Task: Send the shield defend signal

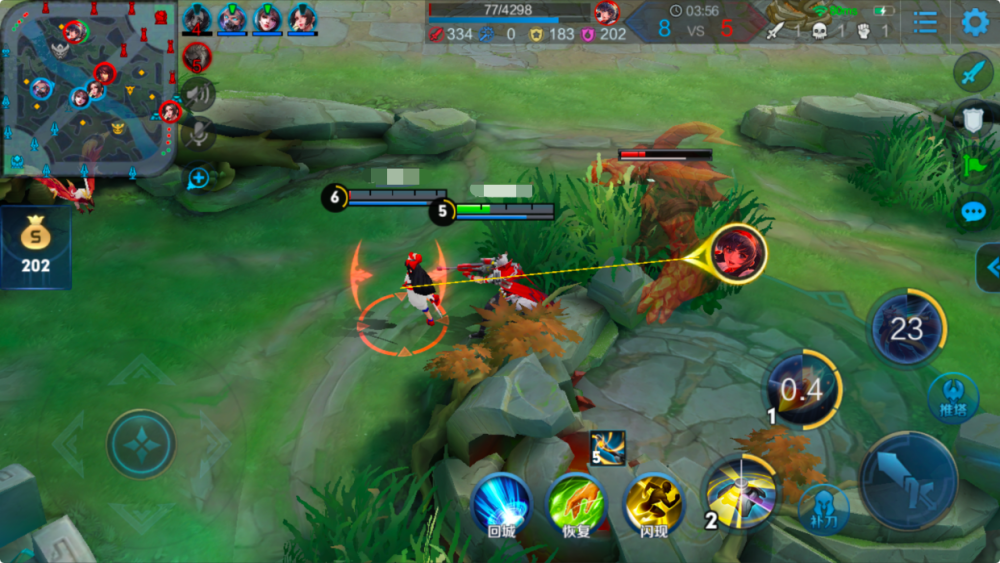Action: coord(972,118)
